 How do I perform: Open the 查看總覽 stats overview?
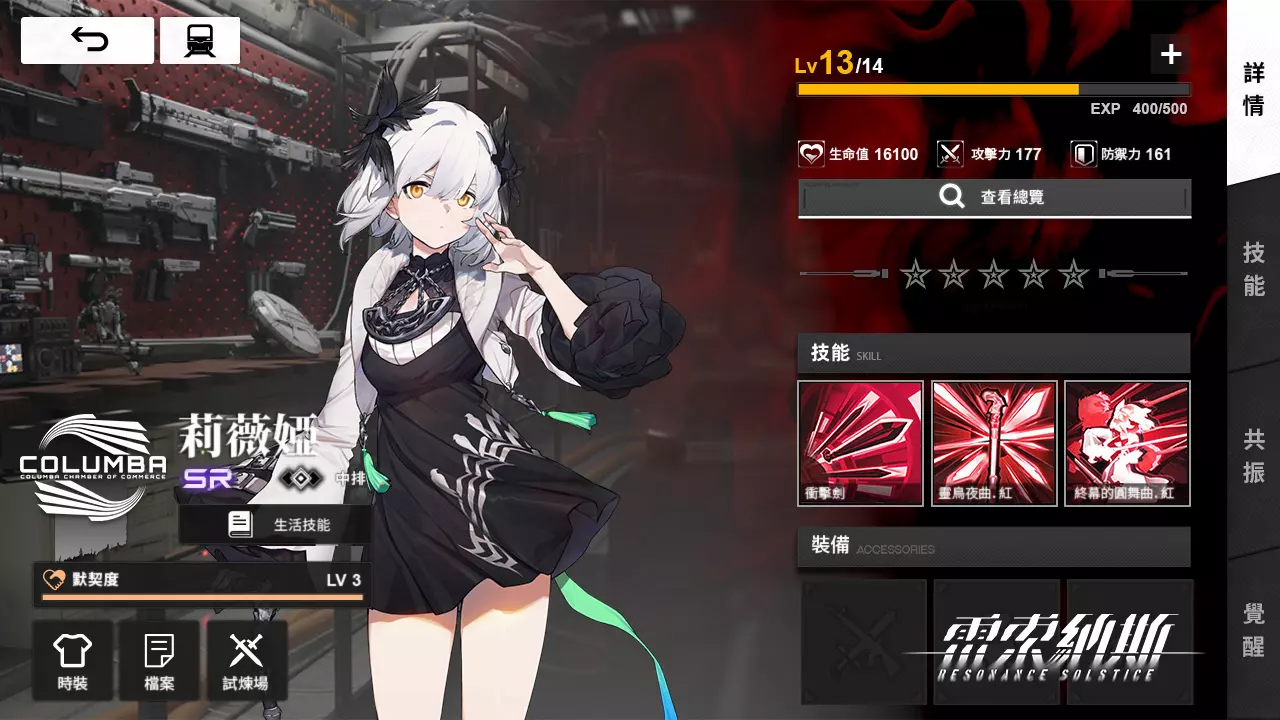click(x=994, y=198)
